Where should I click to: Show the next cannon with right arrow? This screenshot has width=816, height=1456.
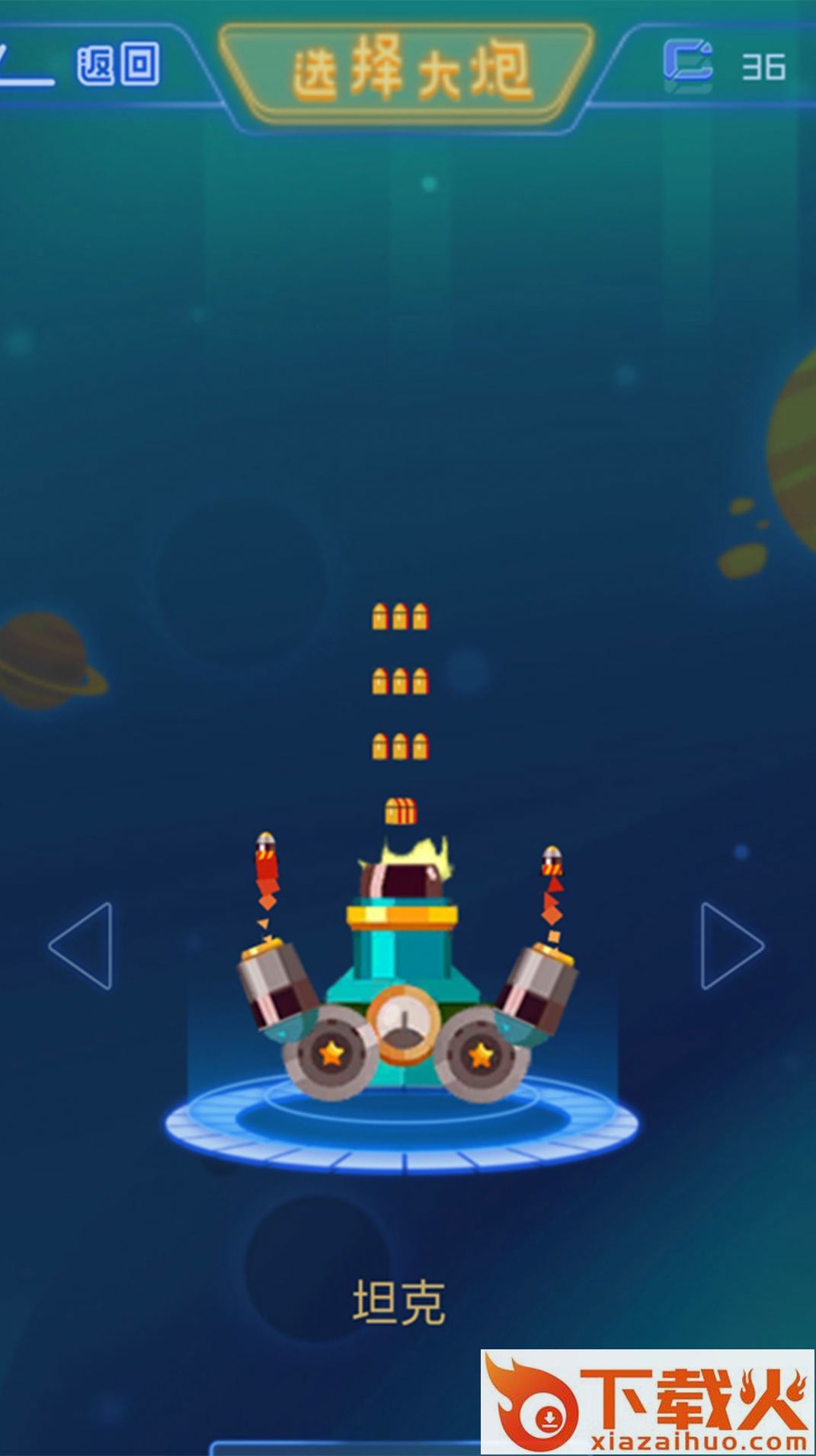tap(731, 946)
